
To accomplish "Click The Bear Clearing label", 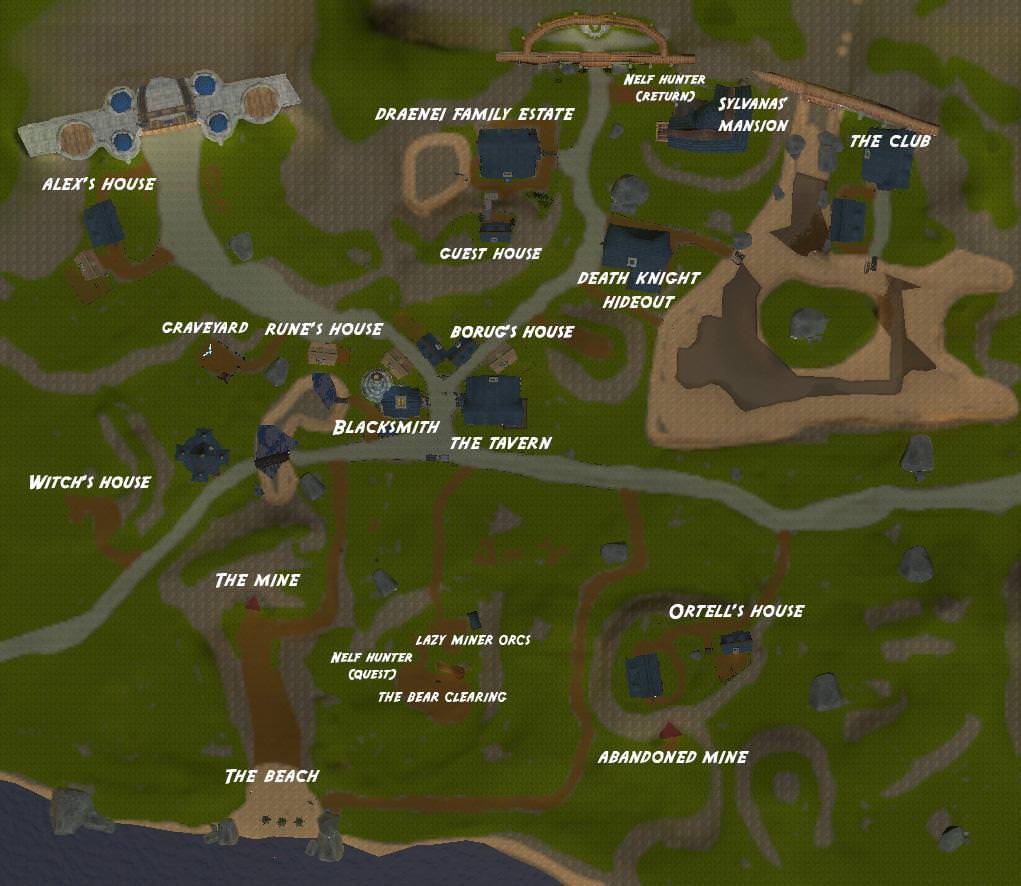I will coord(441,696).
